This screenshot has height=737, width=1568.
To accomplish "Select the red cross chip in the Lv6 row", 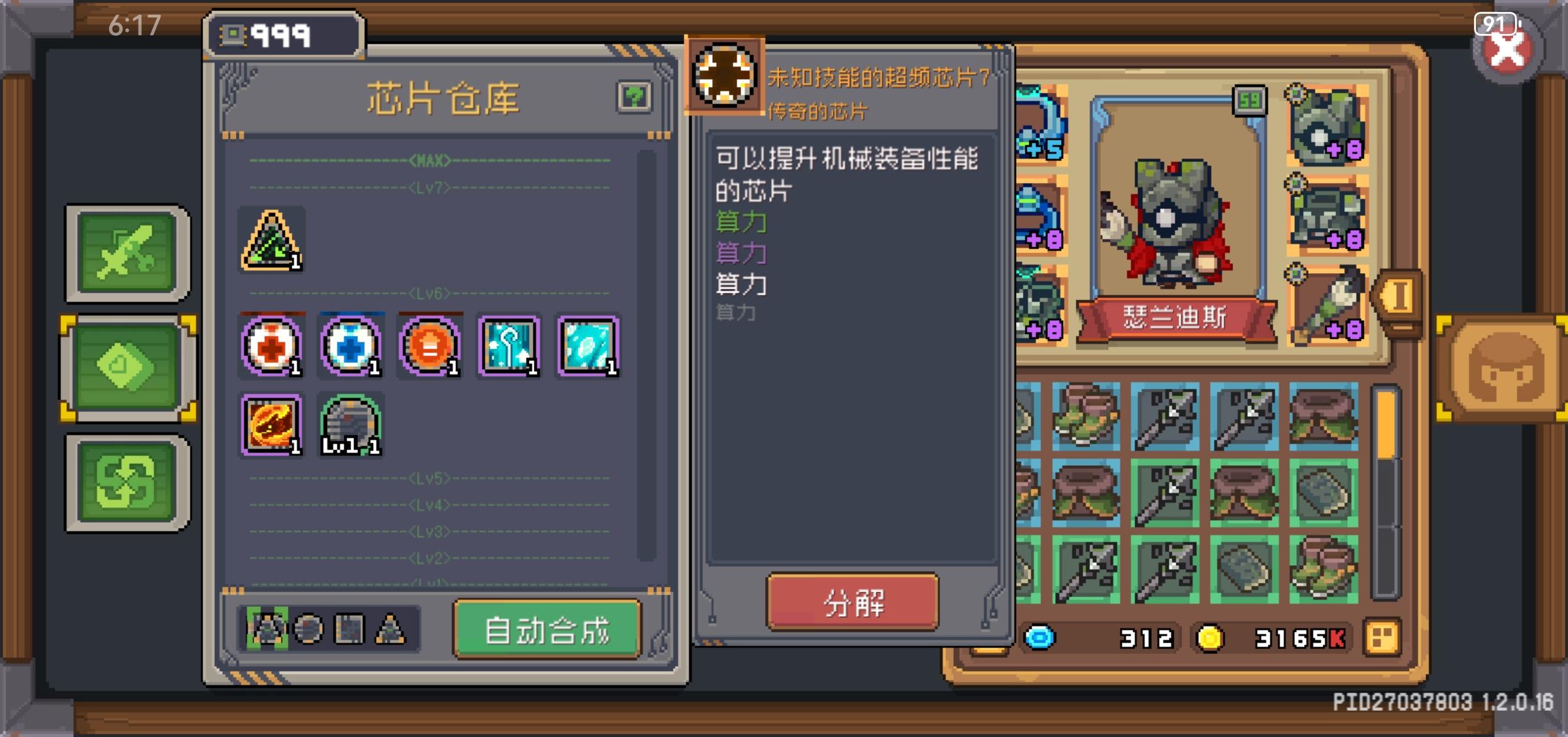I will coord(271,346).
